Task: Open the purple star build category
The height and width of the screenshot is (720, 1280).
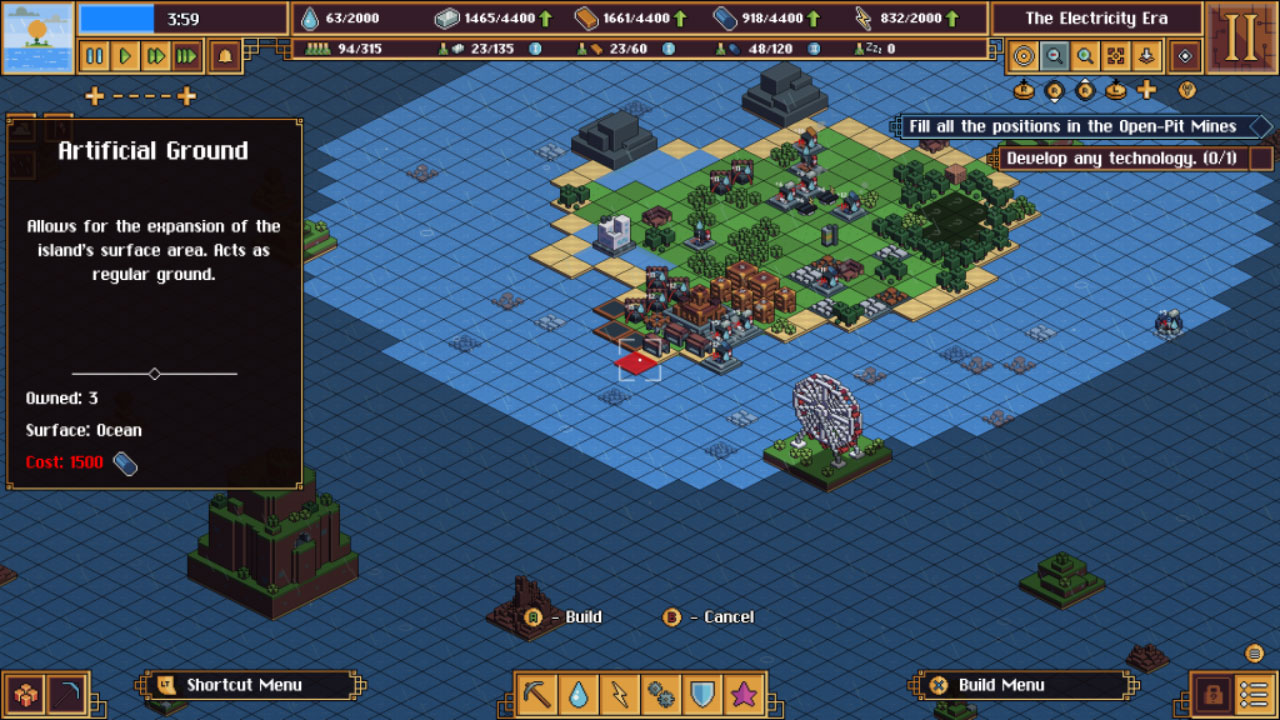Action: click(744, 693)
